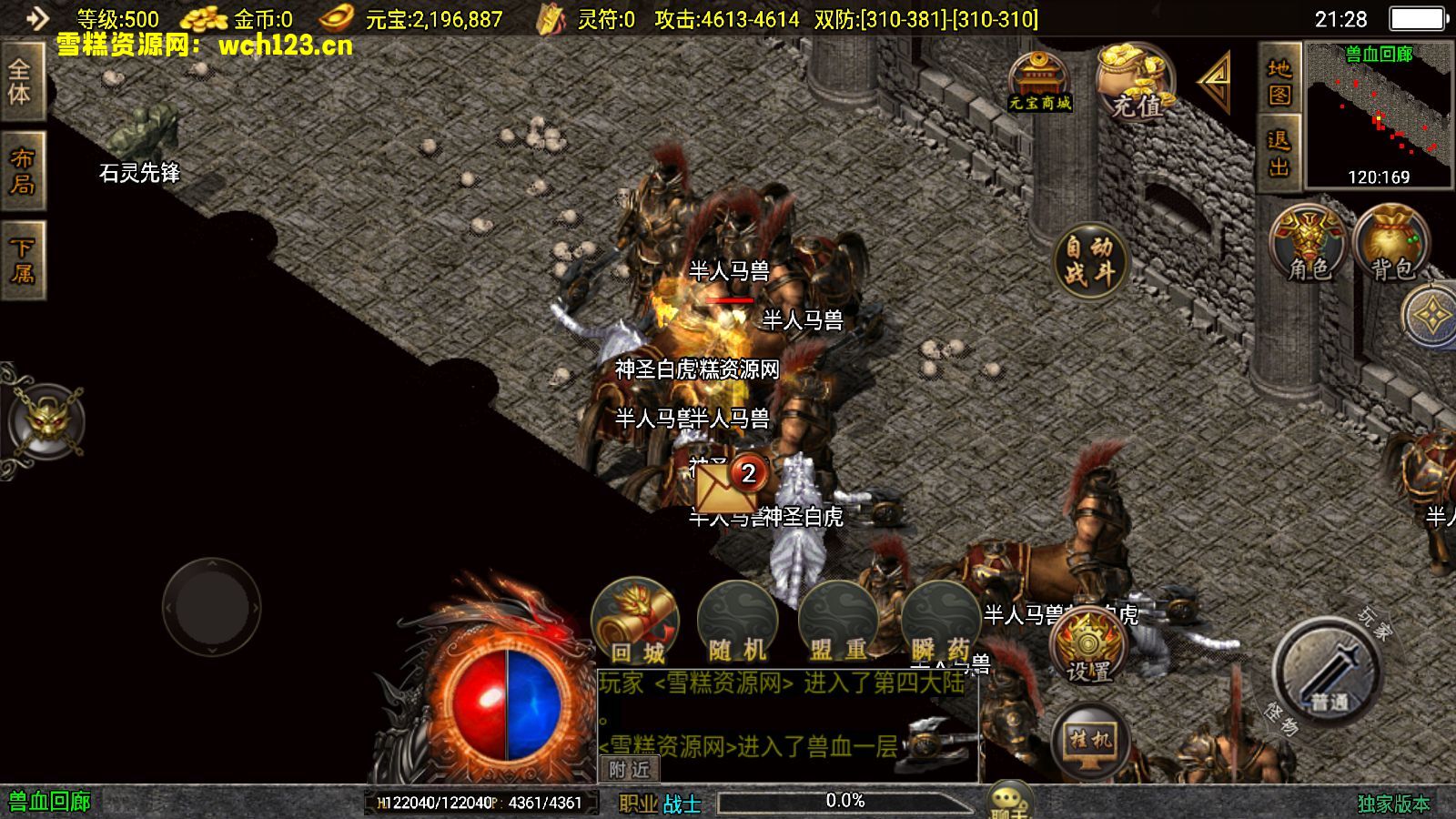Open the 角色 character panel icon
Viewport: 1456px width, 819px height.
click(1308, 241)
